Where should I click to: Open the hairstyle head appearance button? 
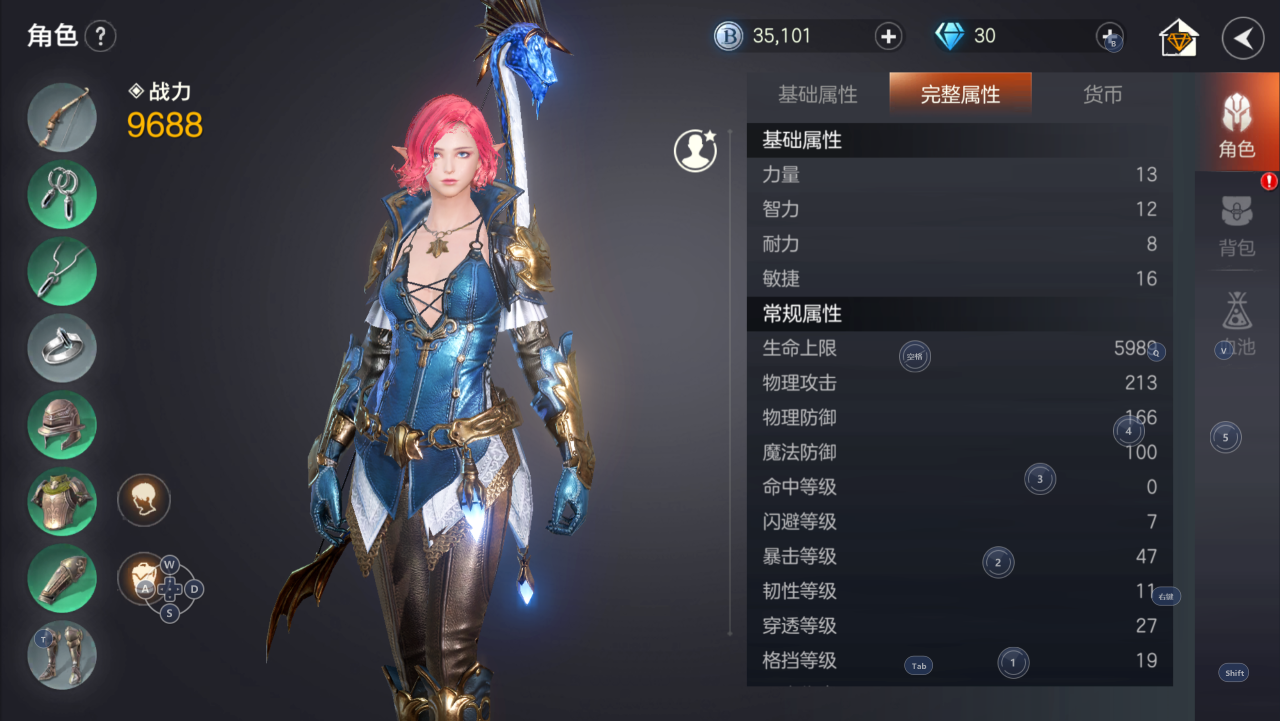(x=144, y=500)
